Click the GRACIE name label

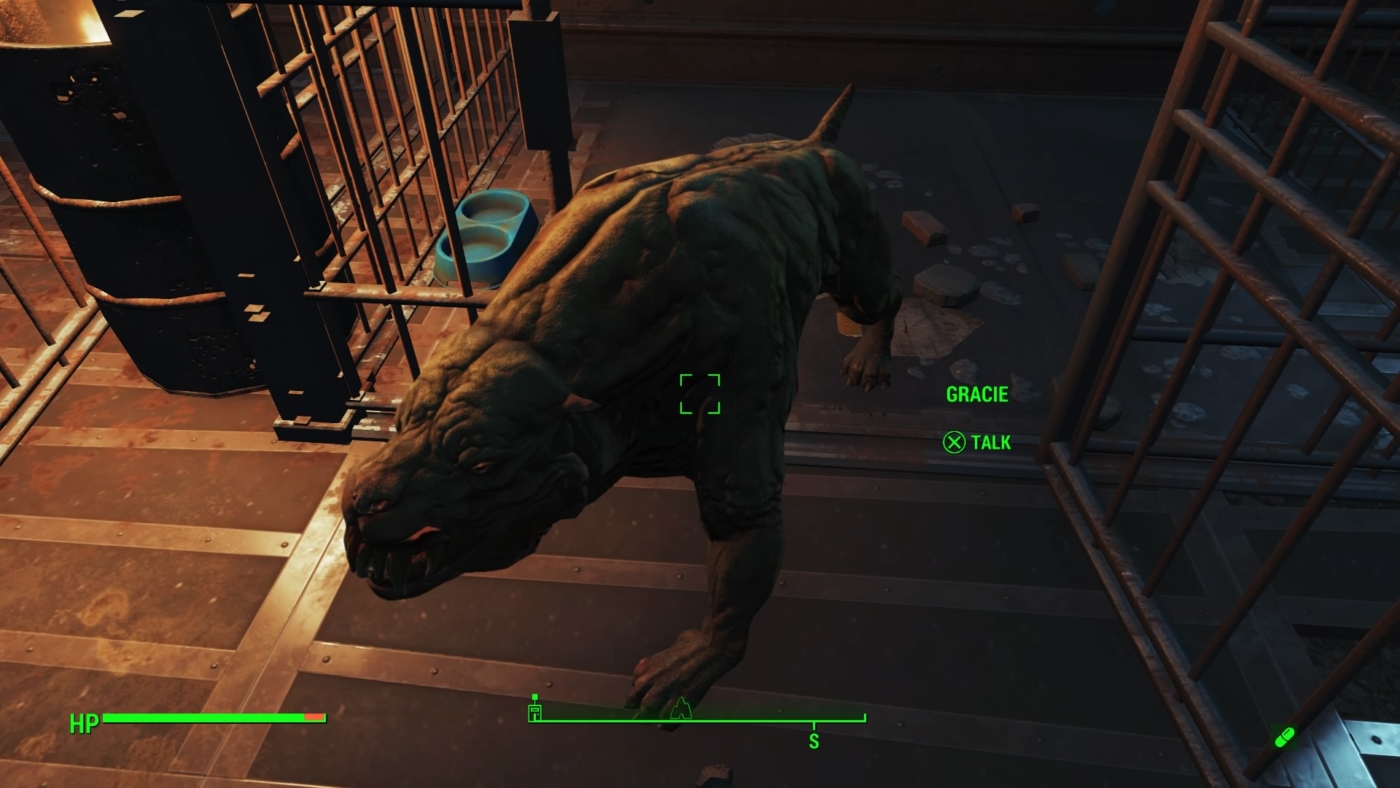click(x=977, y=394)
